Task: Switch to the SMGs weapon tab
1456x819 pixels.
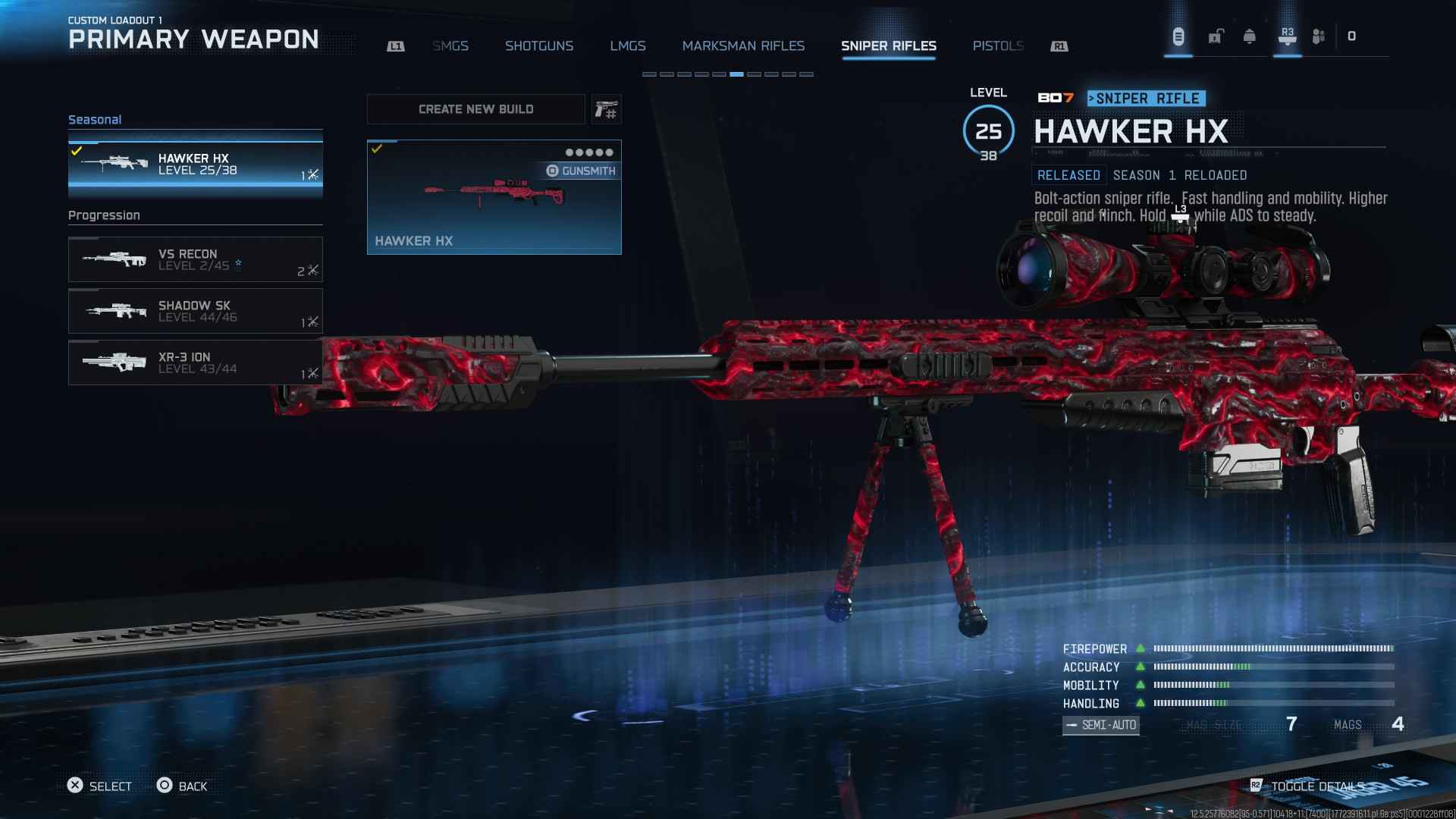Action: click(x=450, y=46)
